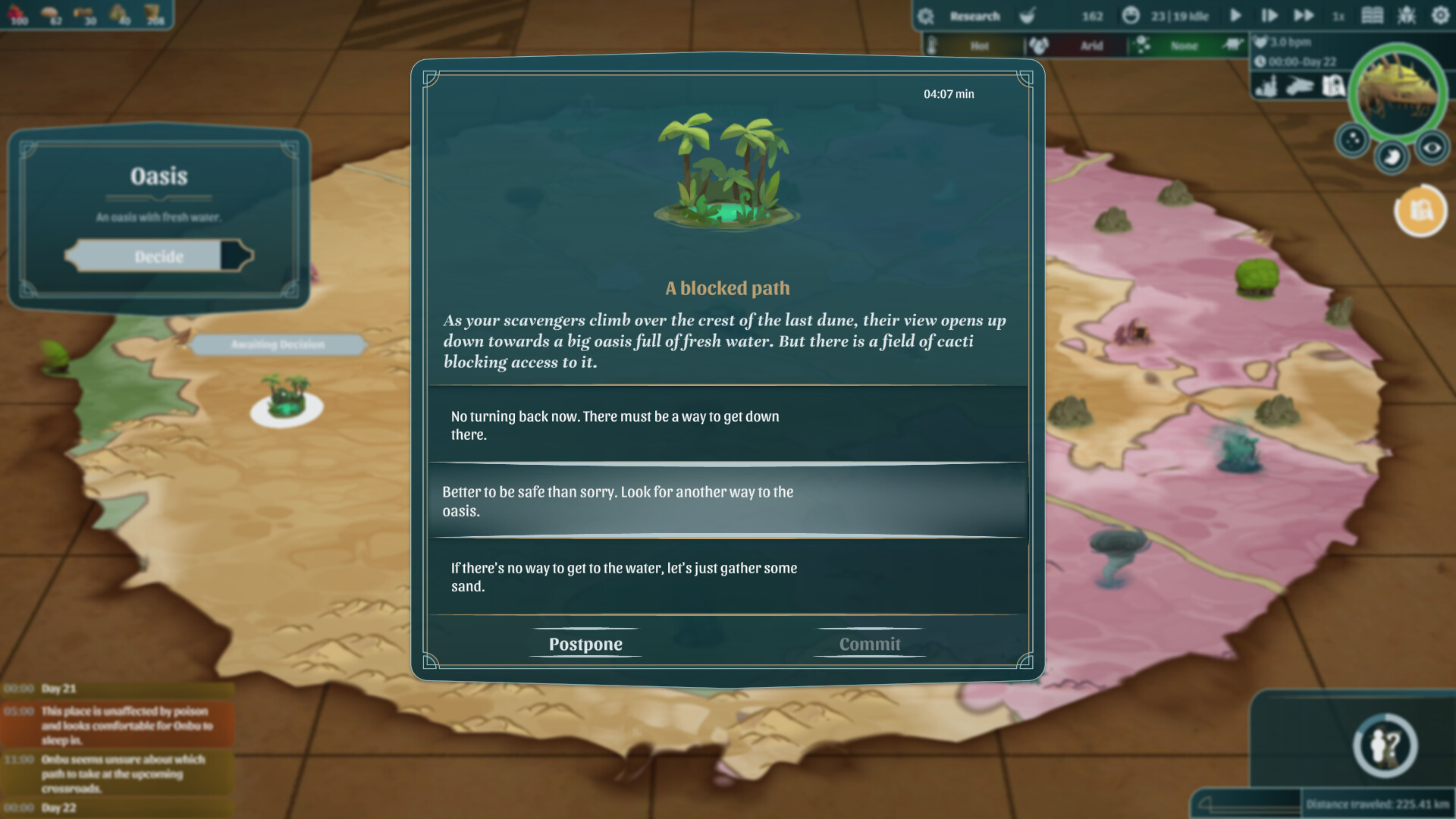Screen dimensions: 1456x819
Task: Select the village view icon below the clock
Action: click(1266, 87)
